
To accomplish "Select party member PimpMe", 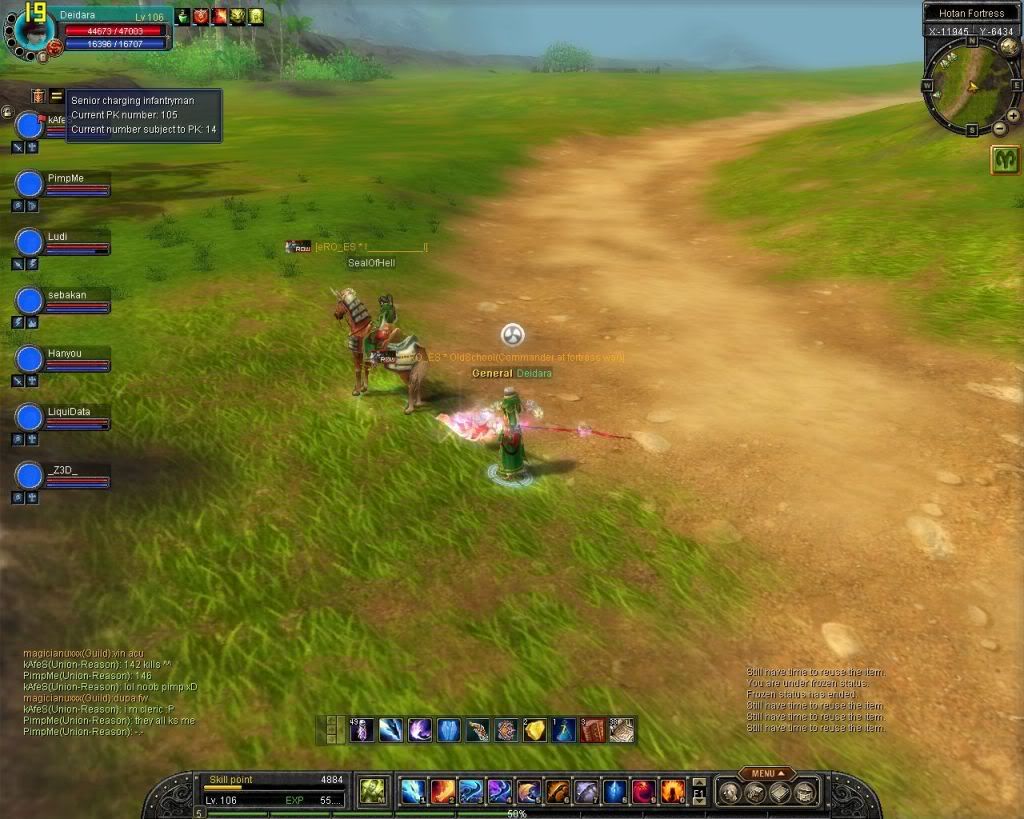I will (x=30, y=184).
